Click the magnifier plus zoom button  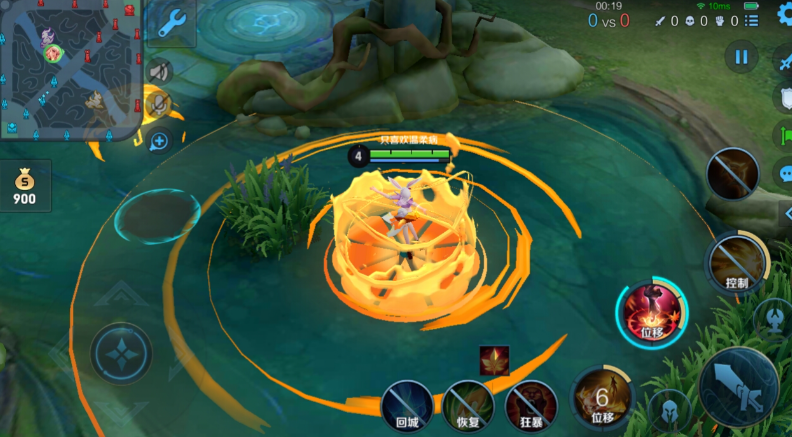tap(158, 141)
